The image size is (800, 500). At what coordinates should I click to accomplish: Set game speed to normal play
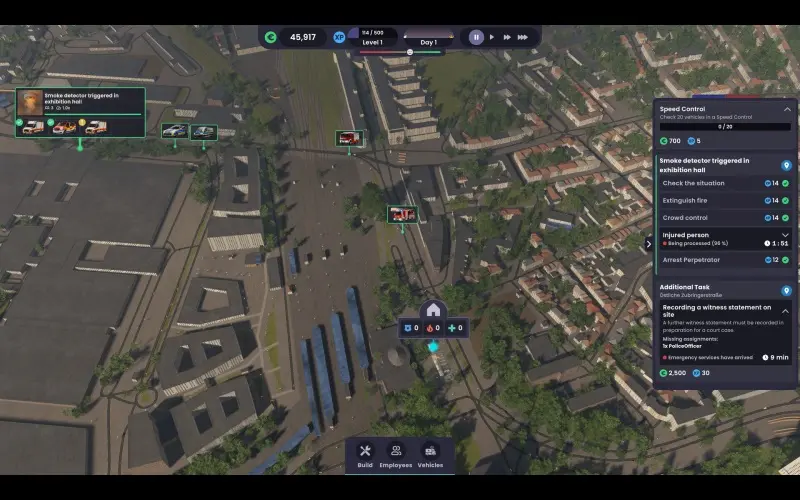tap(493, 37)
